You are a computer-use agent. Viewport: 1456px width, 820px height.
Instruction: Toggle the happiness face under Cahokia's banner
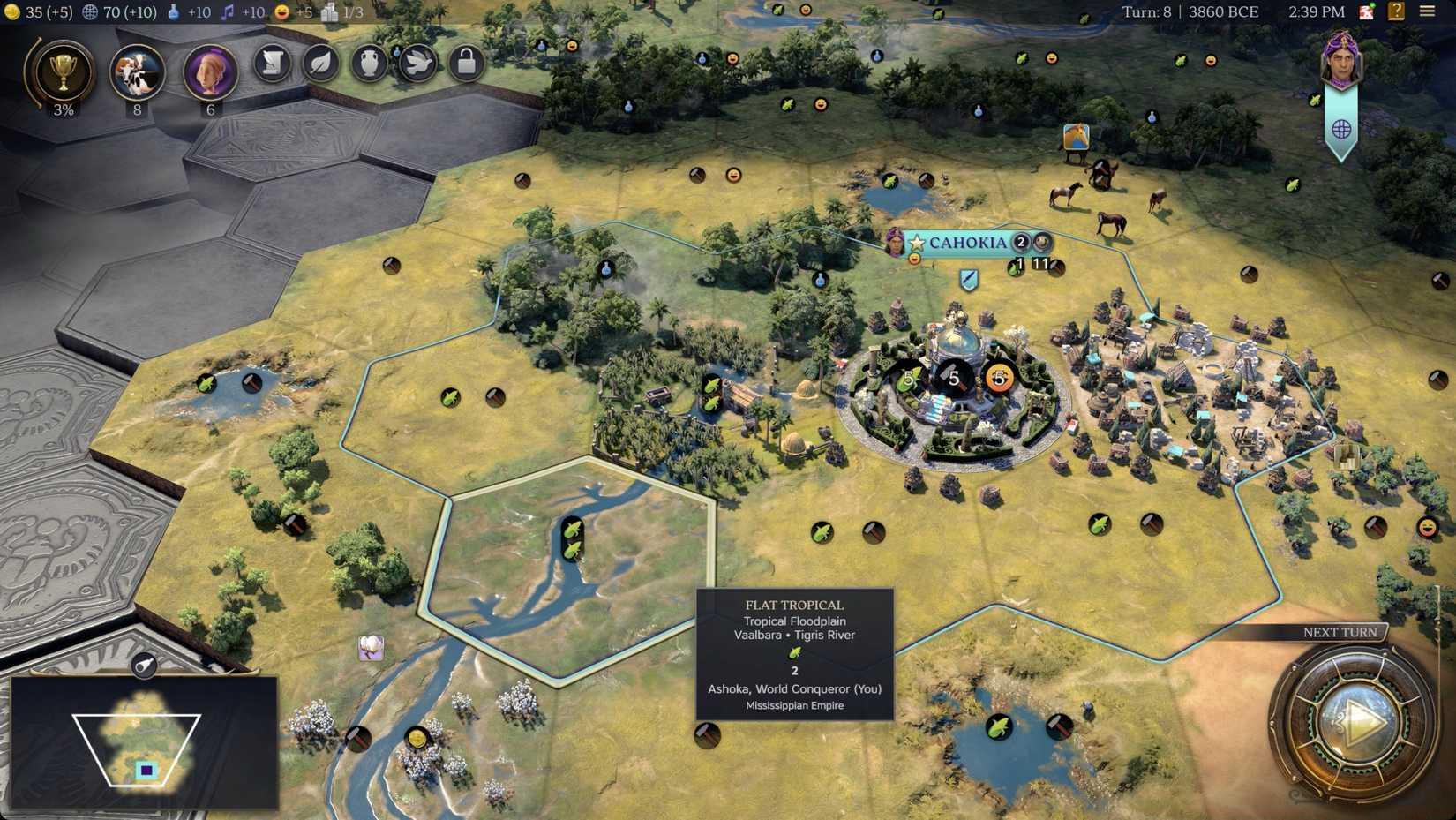[x=913, y=258]
